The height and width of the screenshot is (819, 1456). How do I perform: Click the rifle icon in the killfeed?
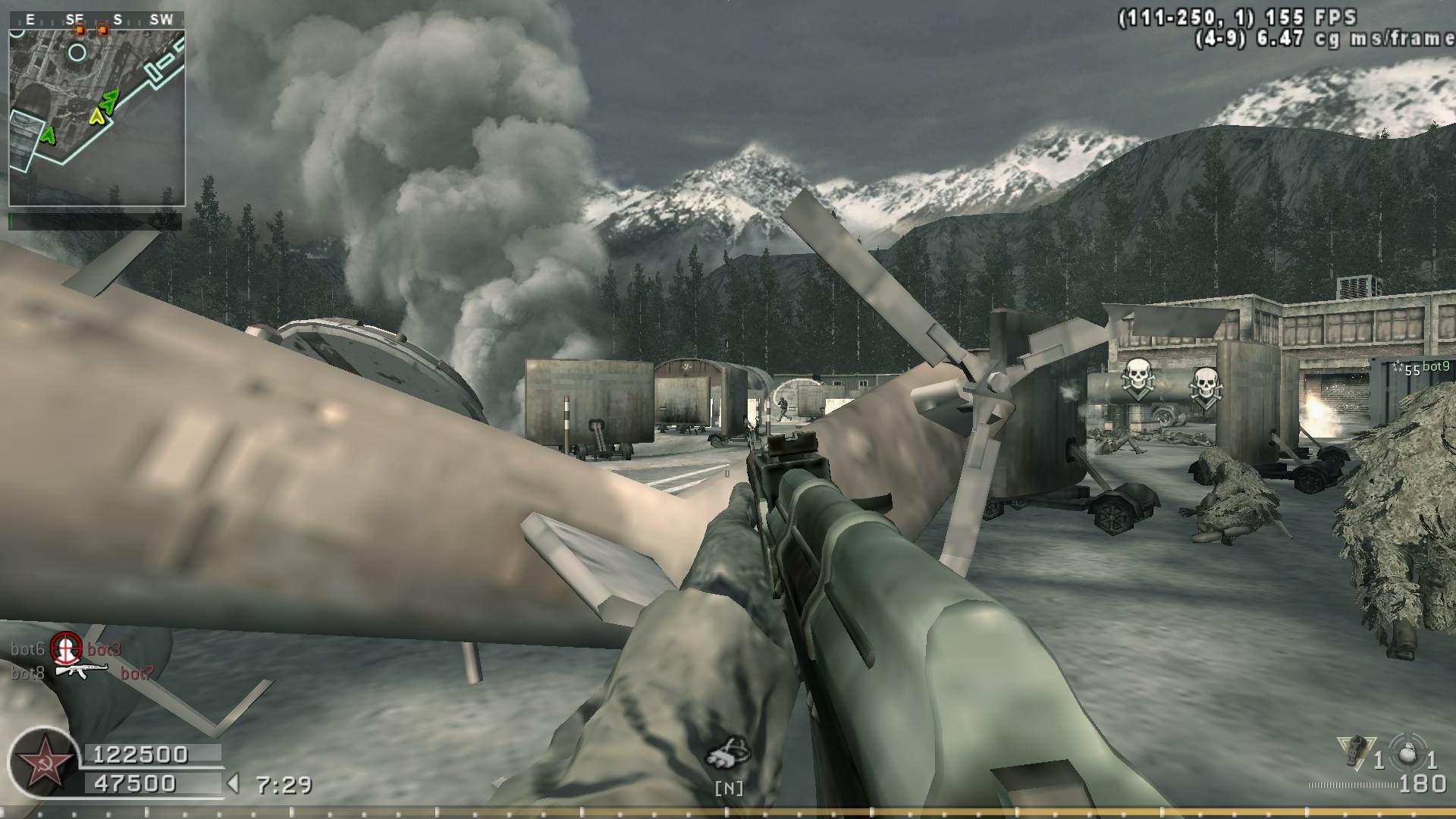pyautogui.click(x=82, y=672)
